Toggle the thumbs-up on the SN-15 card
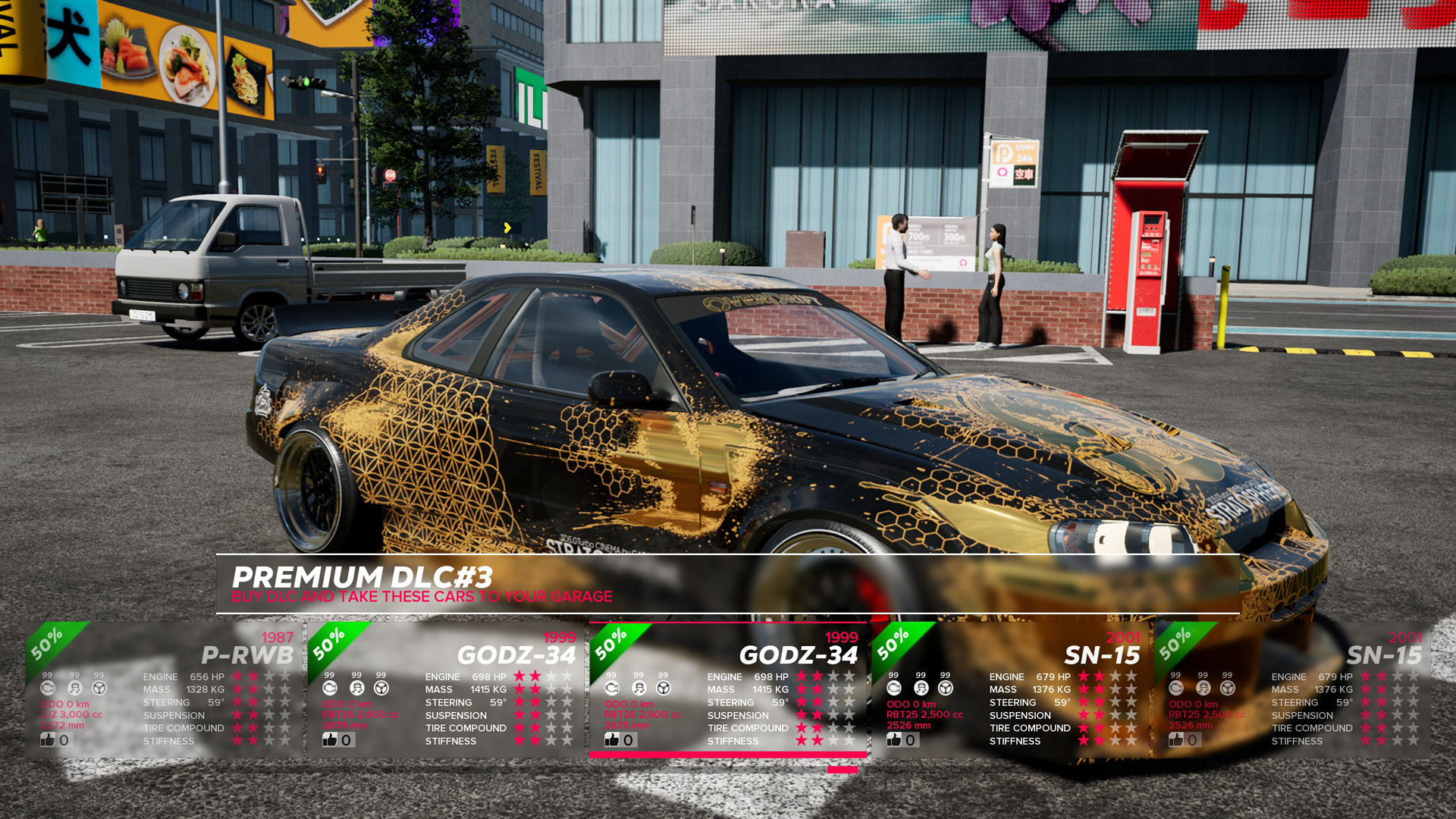 coord(893,740)
